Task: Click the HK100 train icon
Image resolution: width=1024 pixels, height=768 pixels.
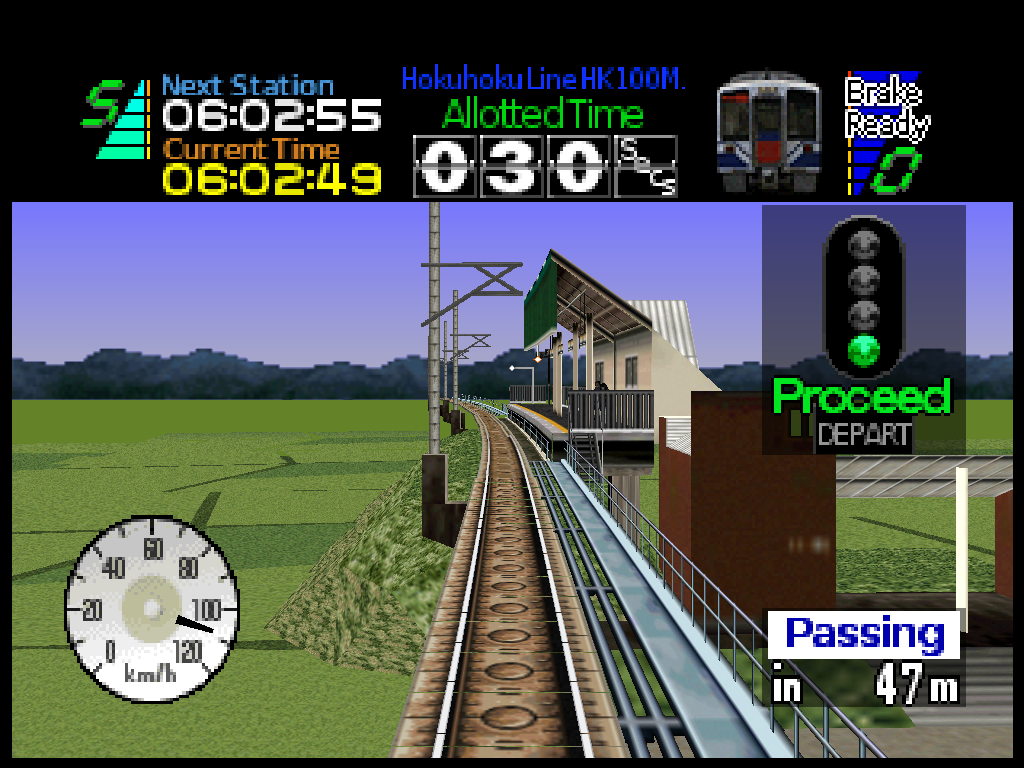Action: pos(768,132)
